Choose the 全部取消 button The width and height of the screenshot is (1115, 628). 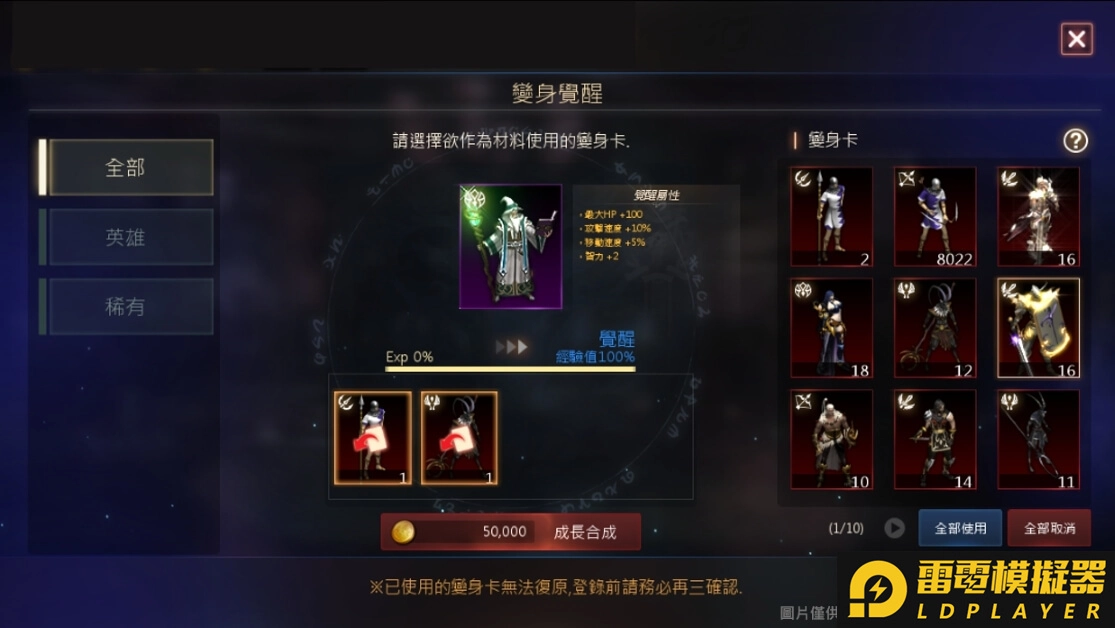pyautogui.click(x=1049, y=528)
